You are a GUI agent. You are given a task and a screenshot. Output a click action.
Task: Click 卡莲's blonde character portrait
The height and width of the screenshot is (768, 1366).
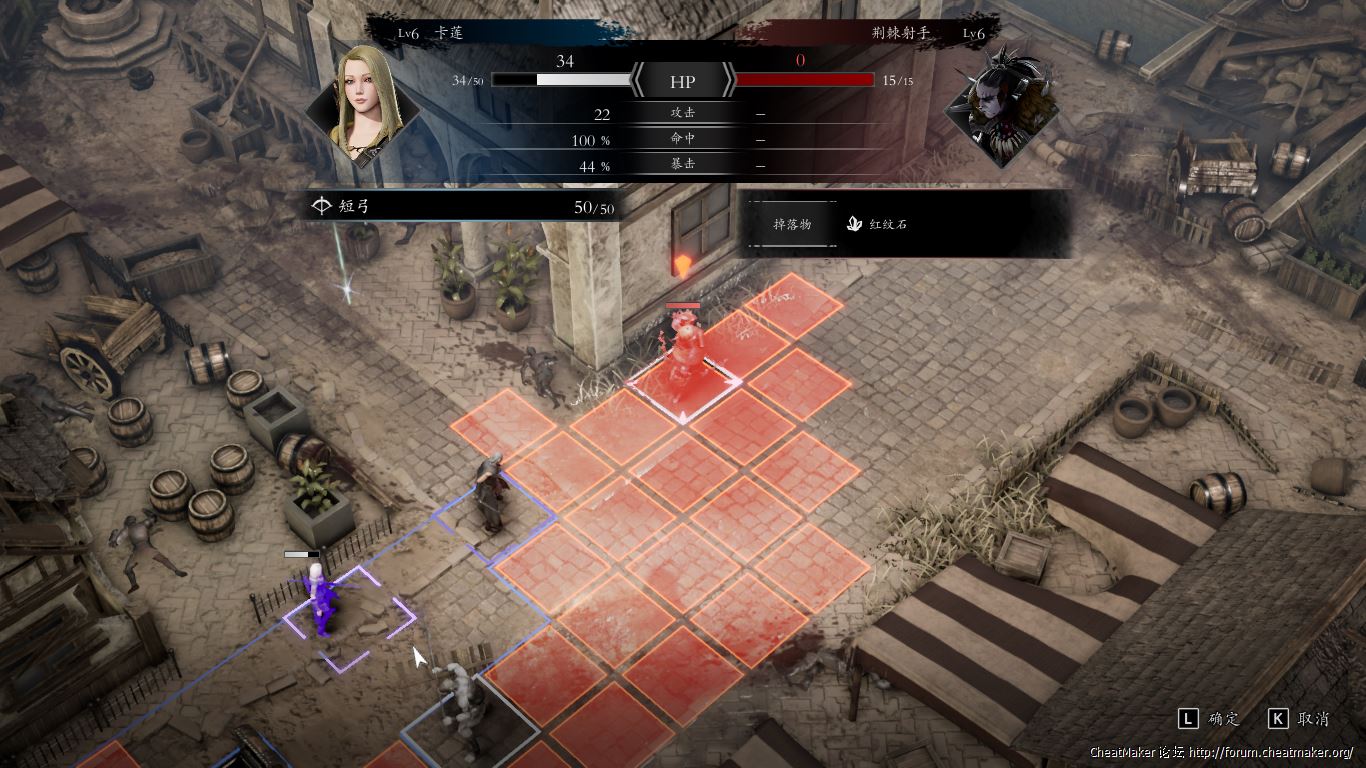(360, 104)
